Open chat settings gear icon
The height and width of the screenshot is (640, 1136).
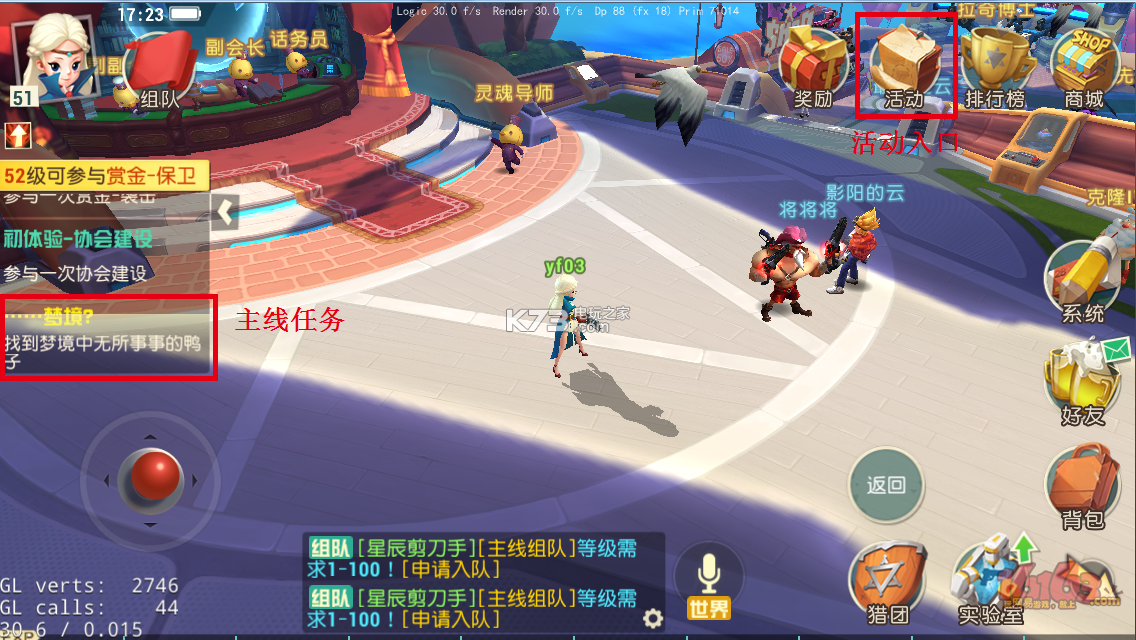tap(652, 617)
